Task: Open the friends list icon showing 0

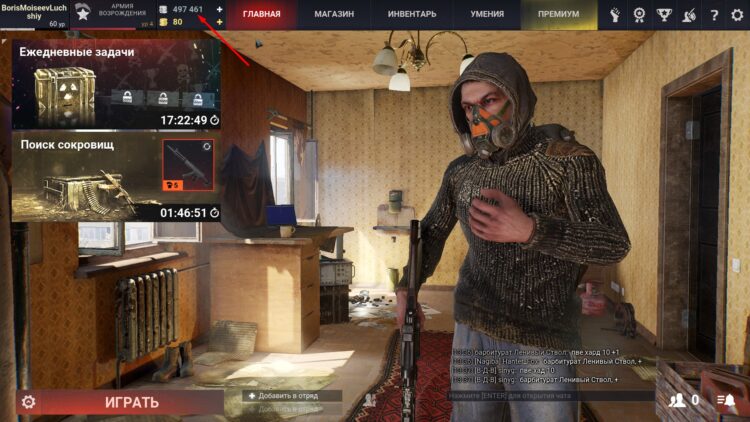Action: coord(684,401)
